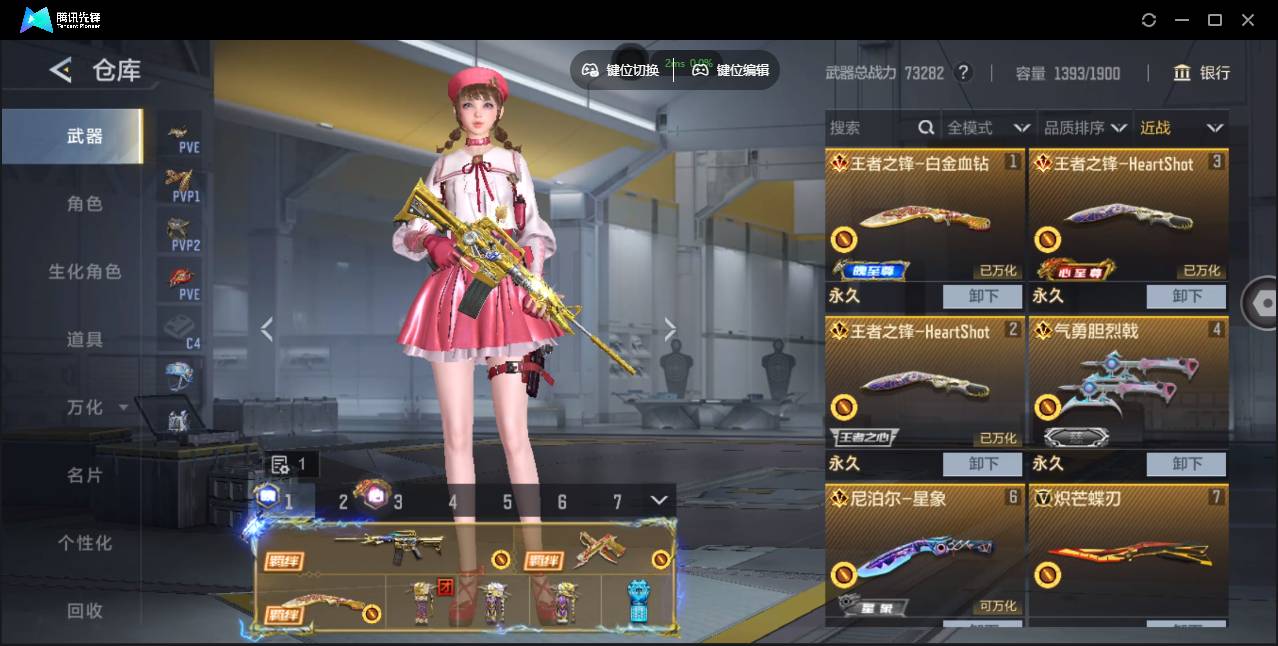Select the 尼泊尔-星象 knife card
This screenshot has height=646, width=1278.
click(925, 550)
